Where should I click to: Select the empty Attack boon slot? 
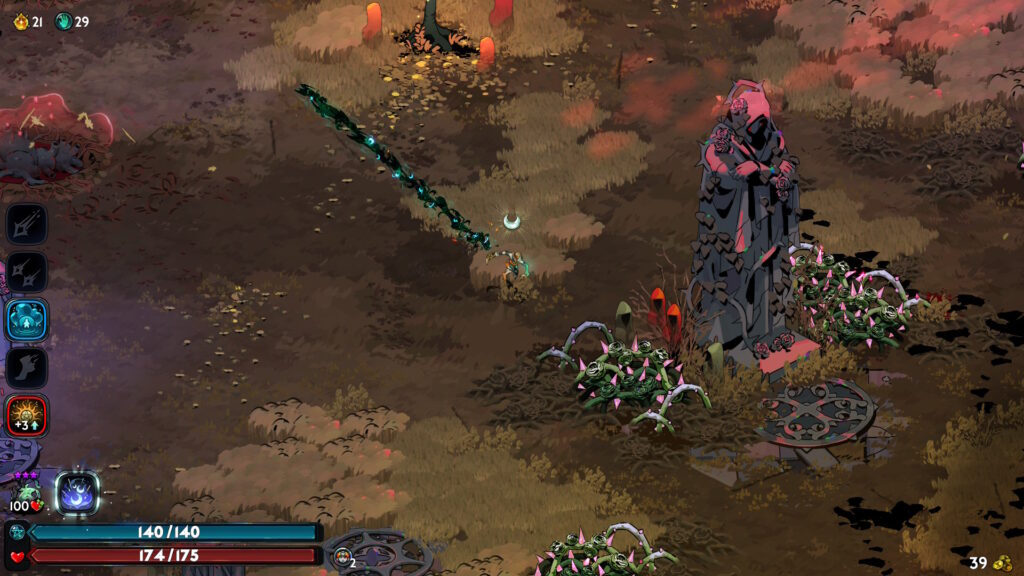27,223
